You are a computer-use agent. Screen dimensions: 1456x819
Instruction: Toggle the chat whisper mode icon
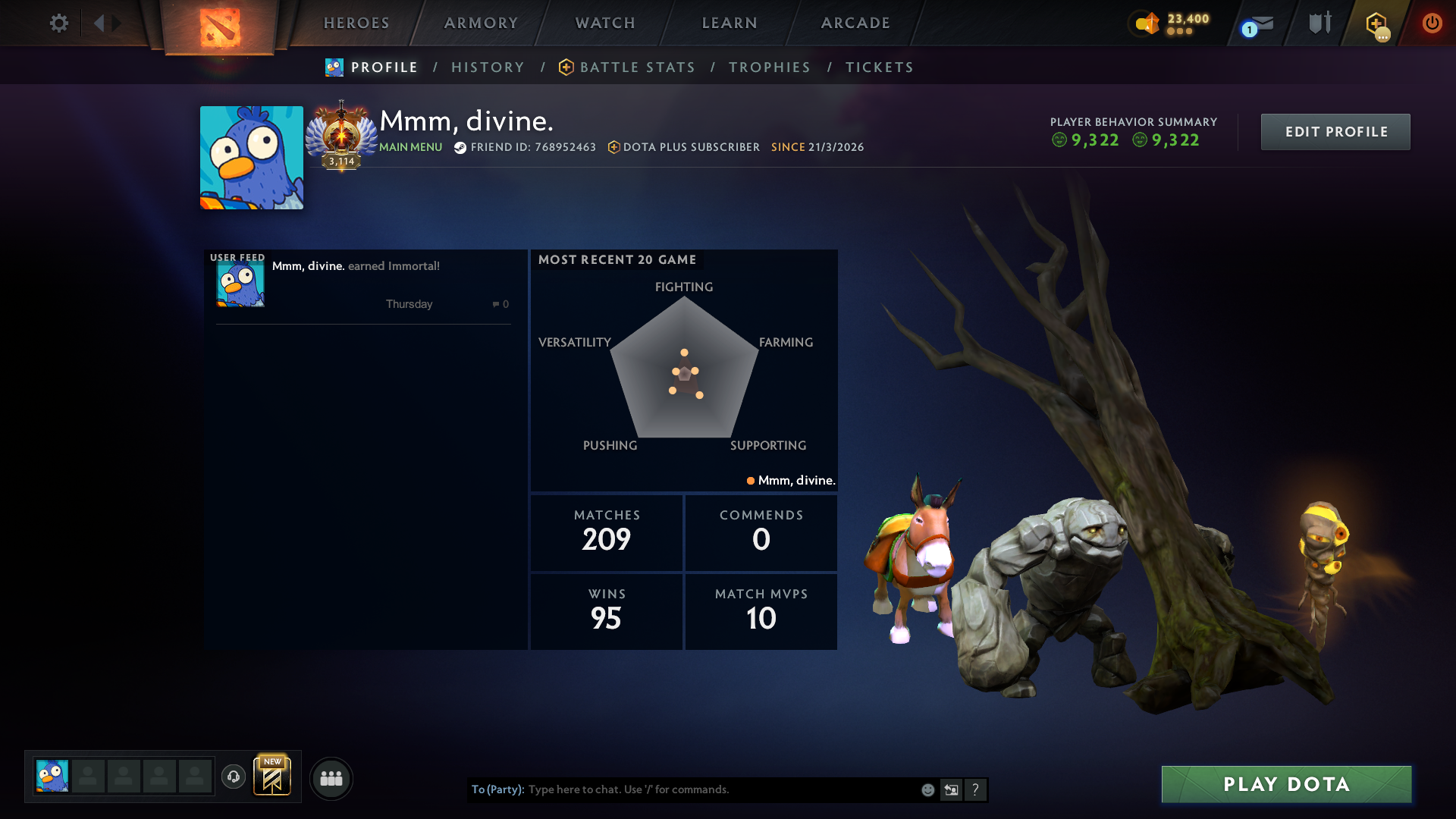click(x=951, y=789)
